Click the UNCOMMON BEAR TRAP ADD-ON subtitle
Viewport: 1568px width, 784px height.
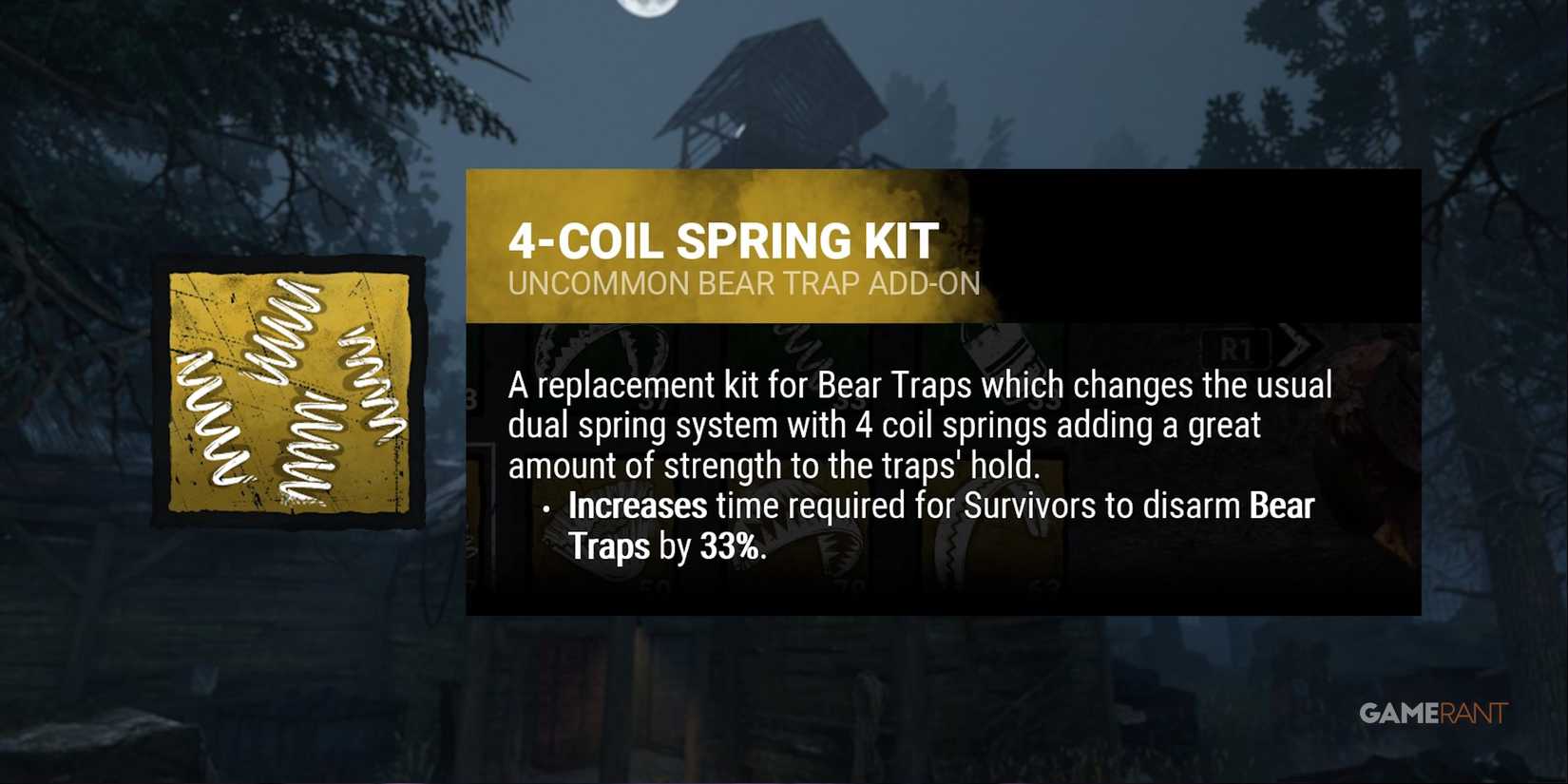point(743,282)
